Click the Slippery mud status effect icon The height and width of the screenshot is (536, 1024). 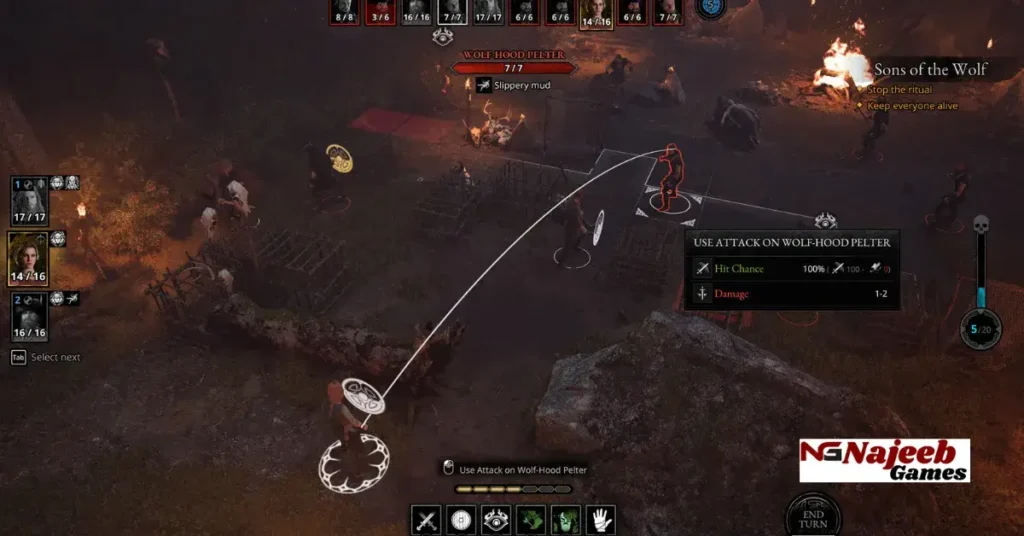[x=483, y=86]
